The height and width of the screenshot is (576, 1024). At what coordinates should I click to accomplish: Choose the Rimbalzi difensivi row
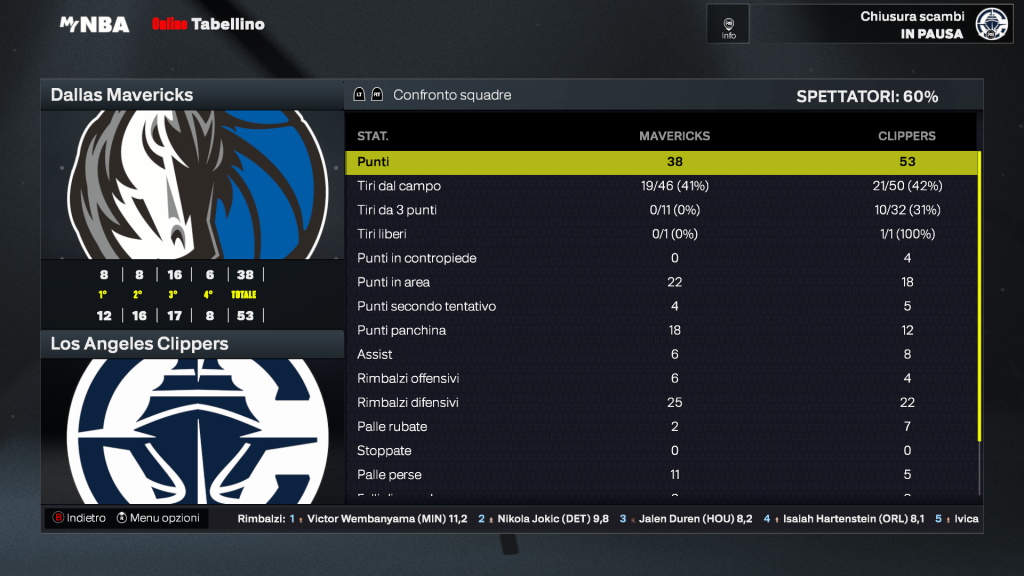tap(660, 402)
